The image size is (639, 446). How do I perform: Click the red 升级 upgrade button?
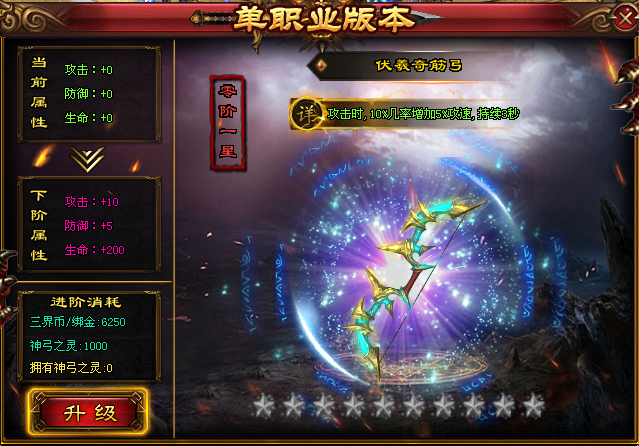[87, 411]
